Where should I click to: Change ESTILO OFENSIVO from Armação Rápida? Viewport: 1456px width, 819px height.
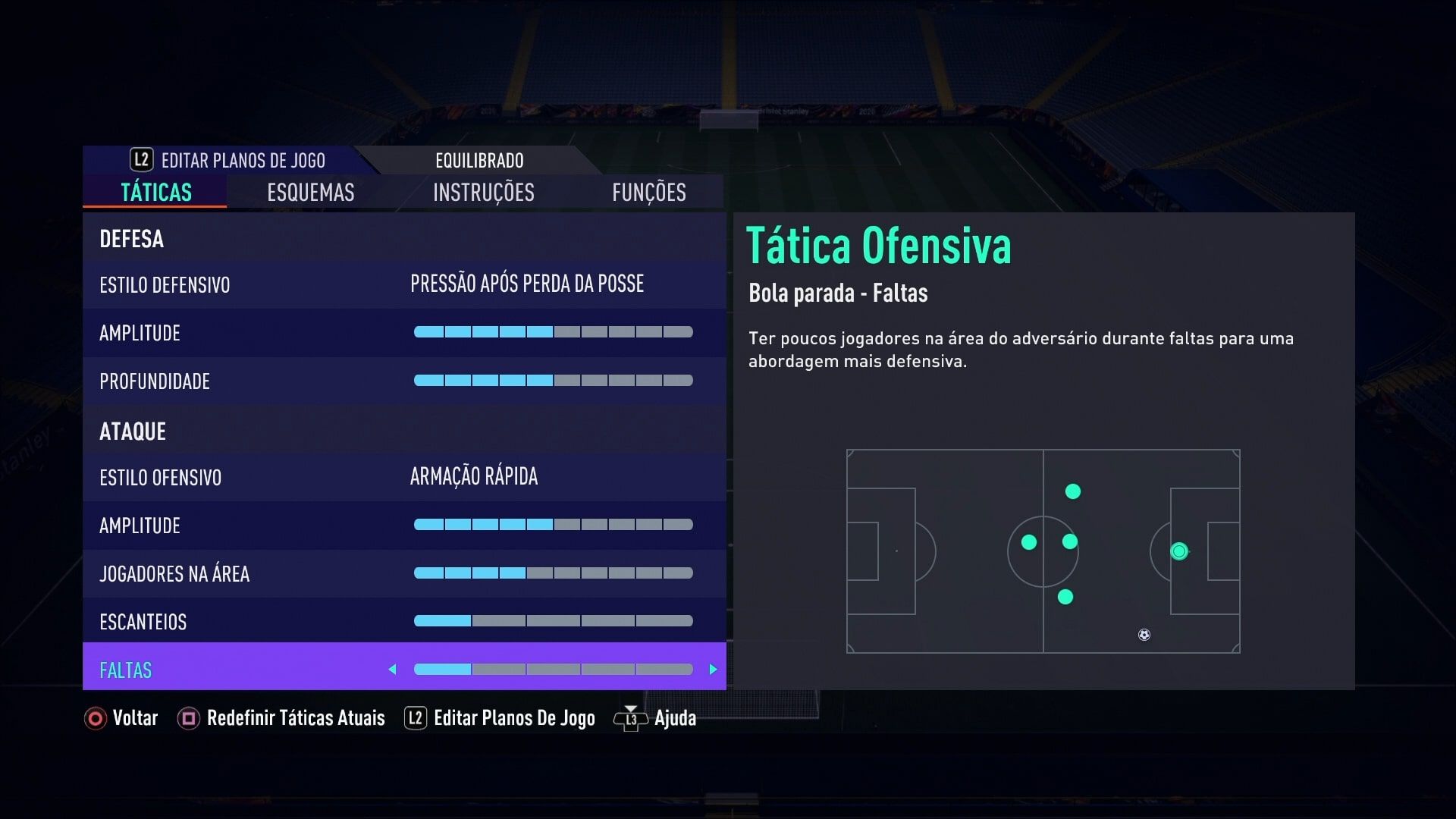473,476
